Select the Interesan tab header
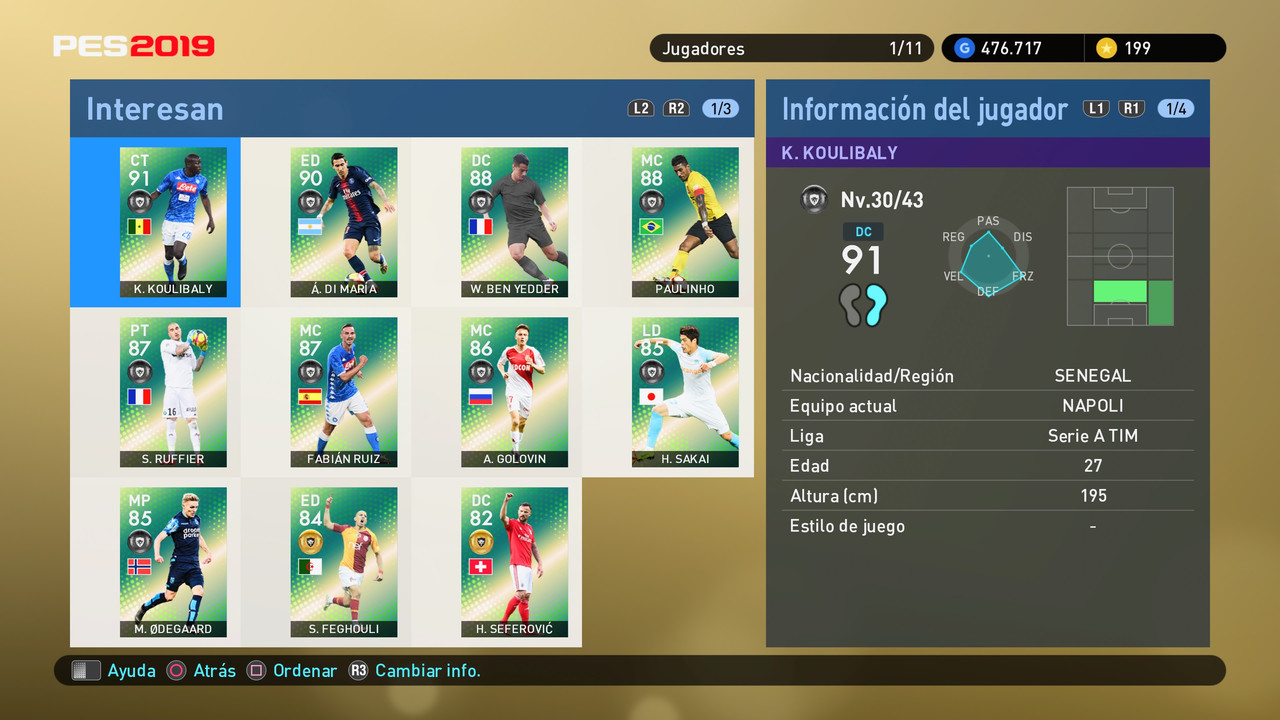The height and width of the screenshot is (720, 1280). click(154, 108)
